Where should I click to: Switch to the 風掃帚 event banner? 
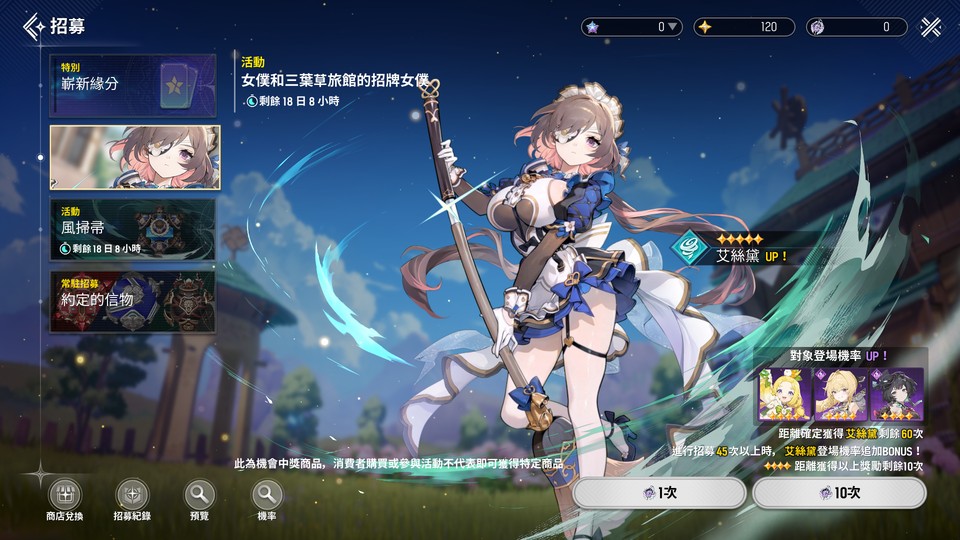tap(133, 229)
